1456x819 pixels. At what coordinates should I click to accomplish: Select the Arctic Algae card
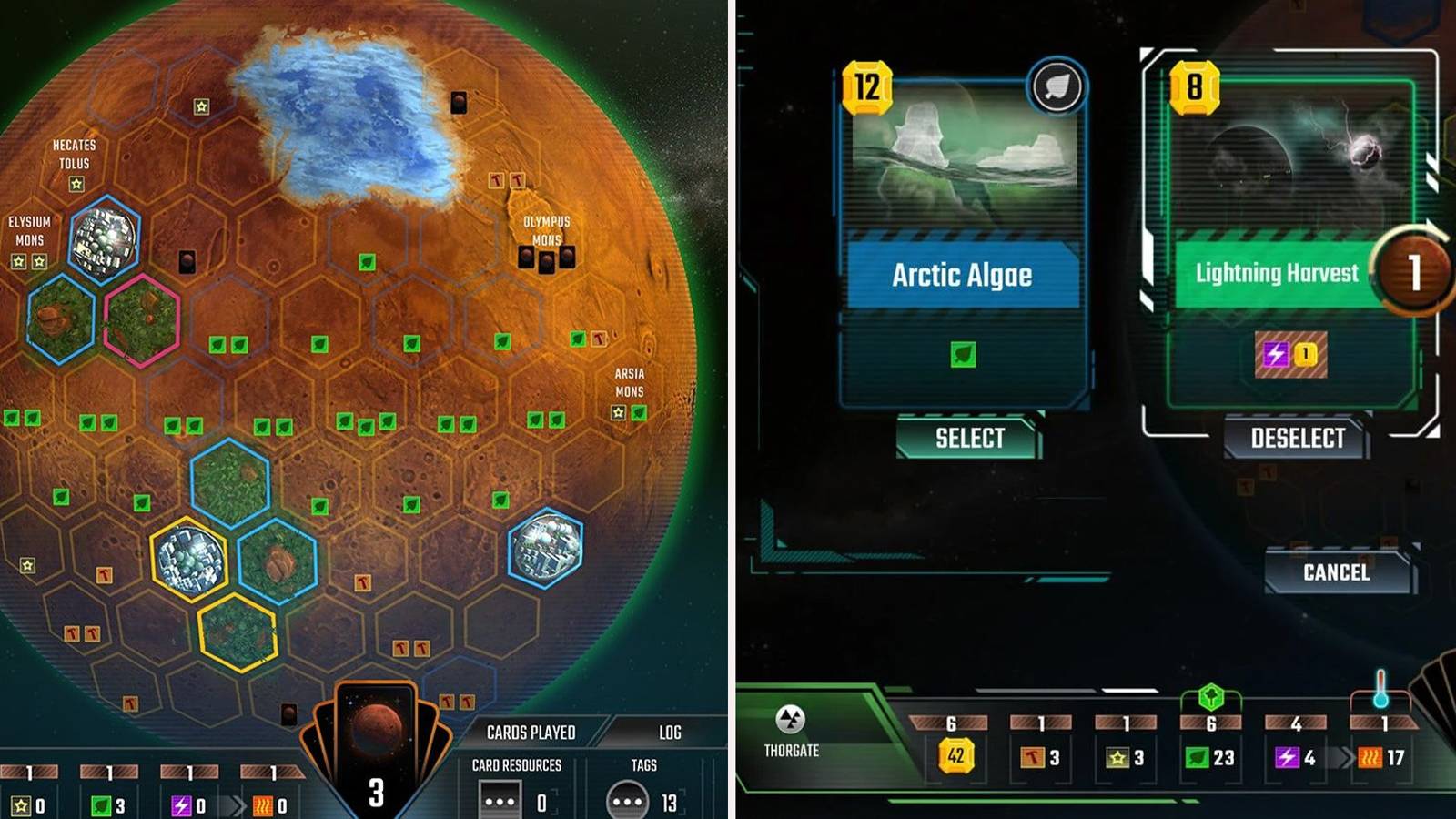coord(967,438)
